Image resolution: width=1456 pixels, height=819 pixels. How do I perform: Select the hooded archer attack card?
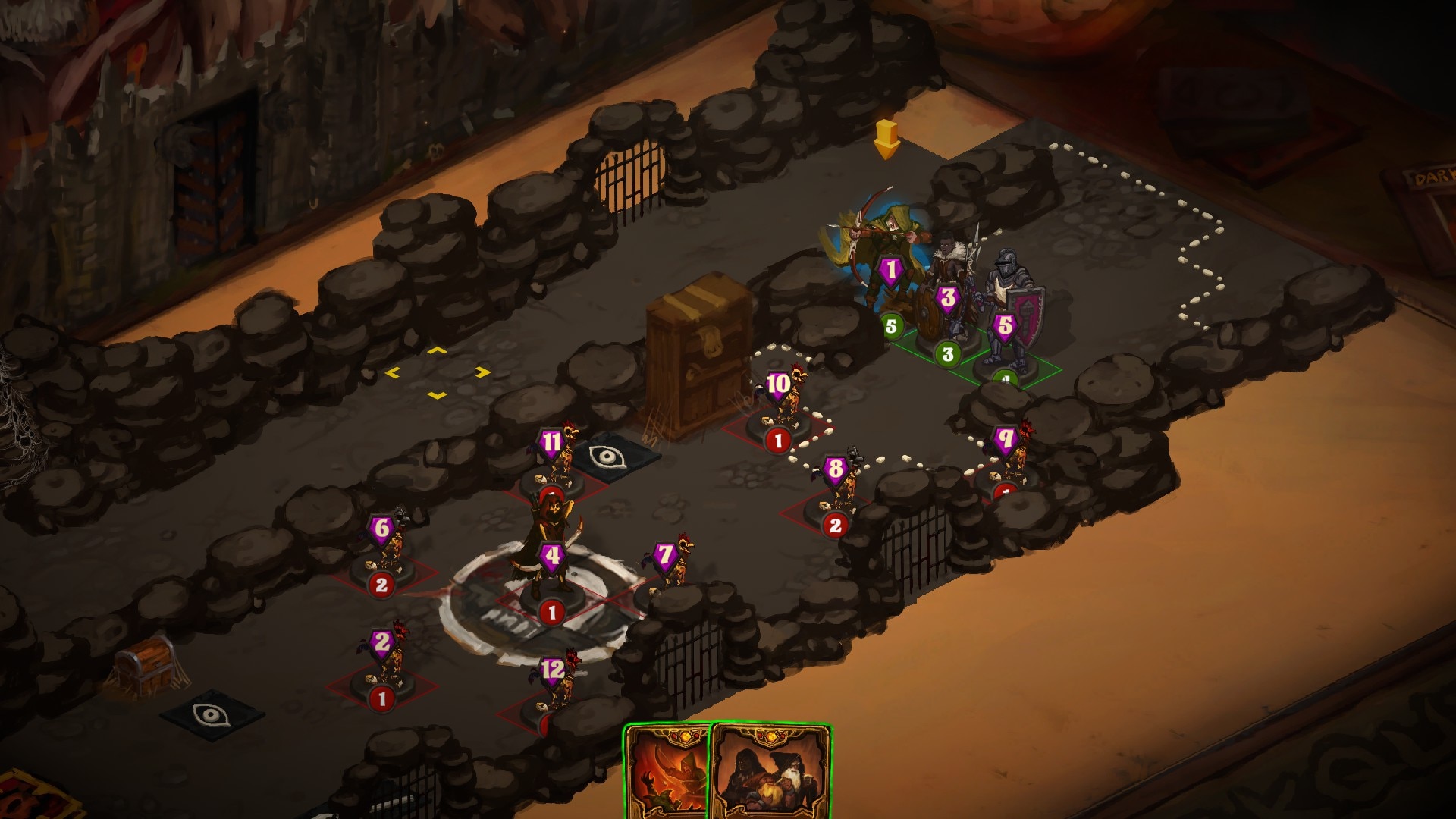click(666, 772)
